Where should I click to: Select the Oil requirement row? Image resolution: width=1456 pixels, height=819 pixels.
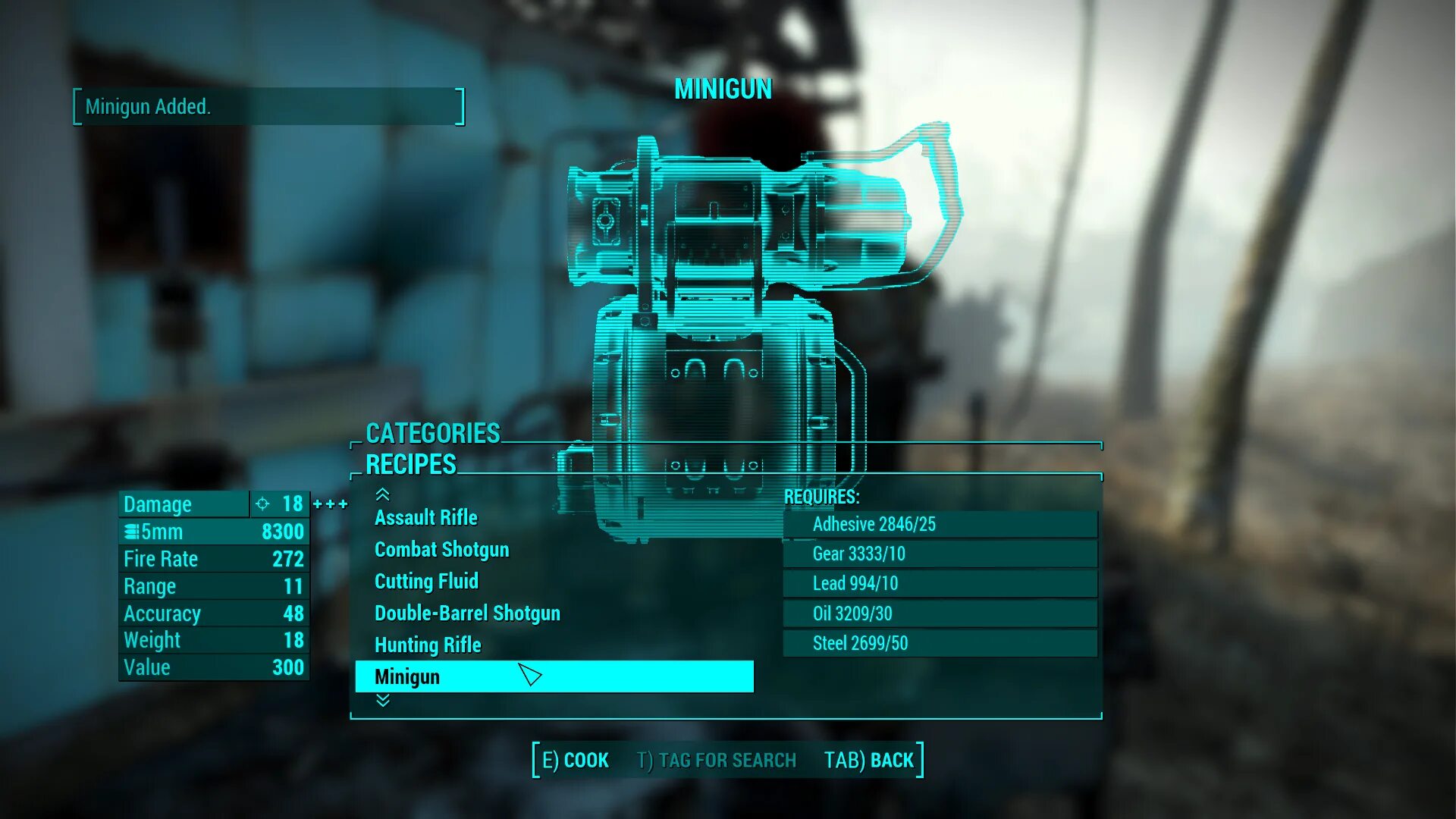[x=940, y=613]
